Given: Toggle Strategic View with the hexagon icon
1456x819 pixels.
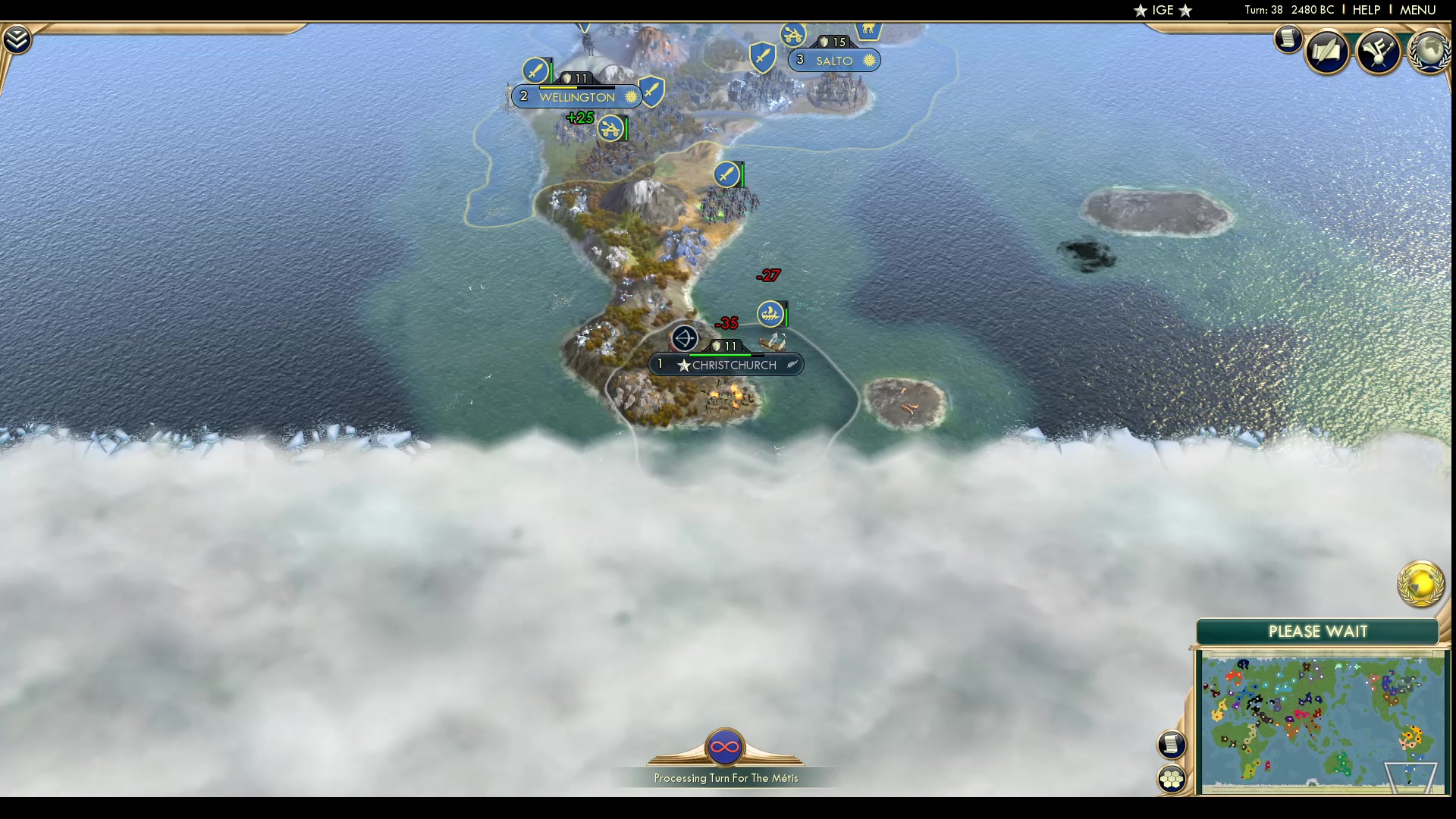Looking at the screenshot, I should (1172, 777).
